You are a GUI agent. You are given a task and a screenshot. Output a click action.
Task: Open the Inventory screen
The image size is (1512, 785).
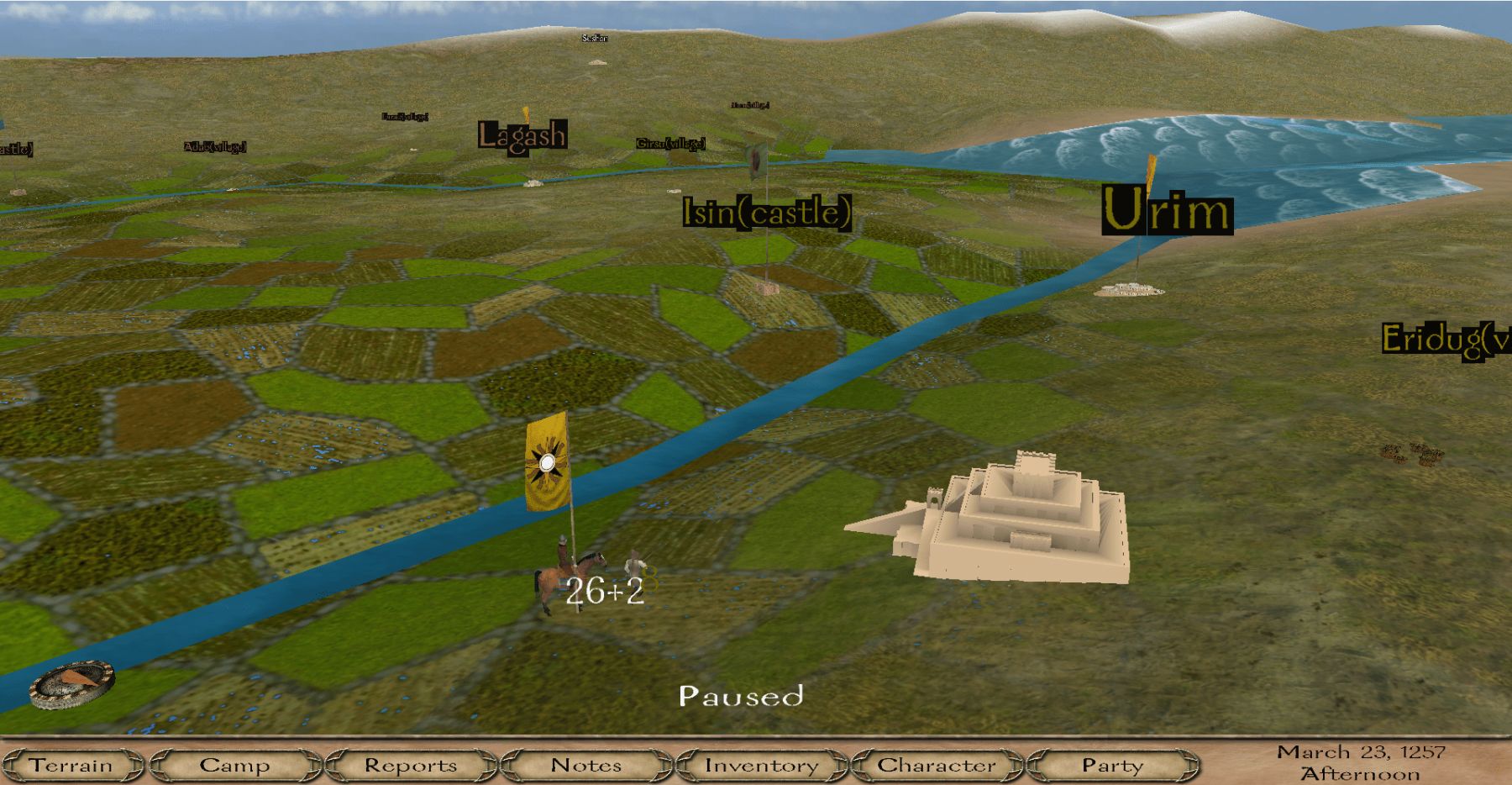point(761,765)
